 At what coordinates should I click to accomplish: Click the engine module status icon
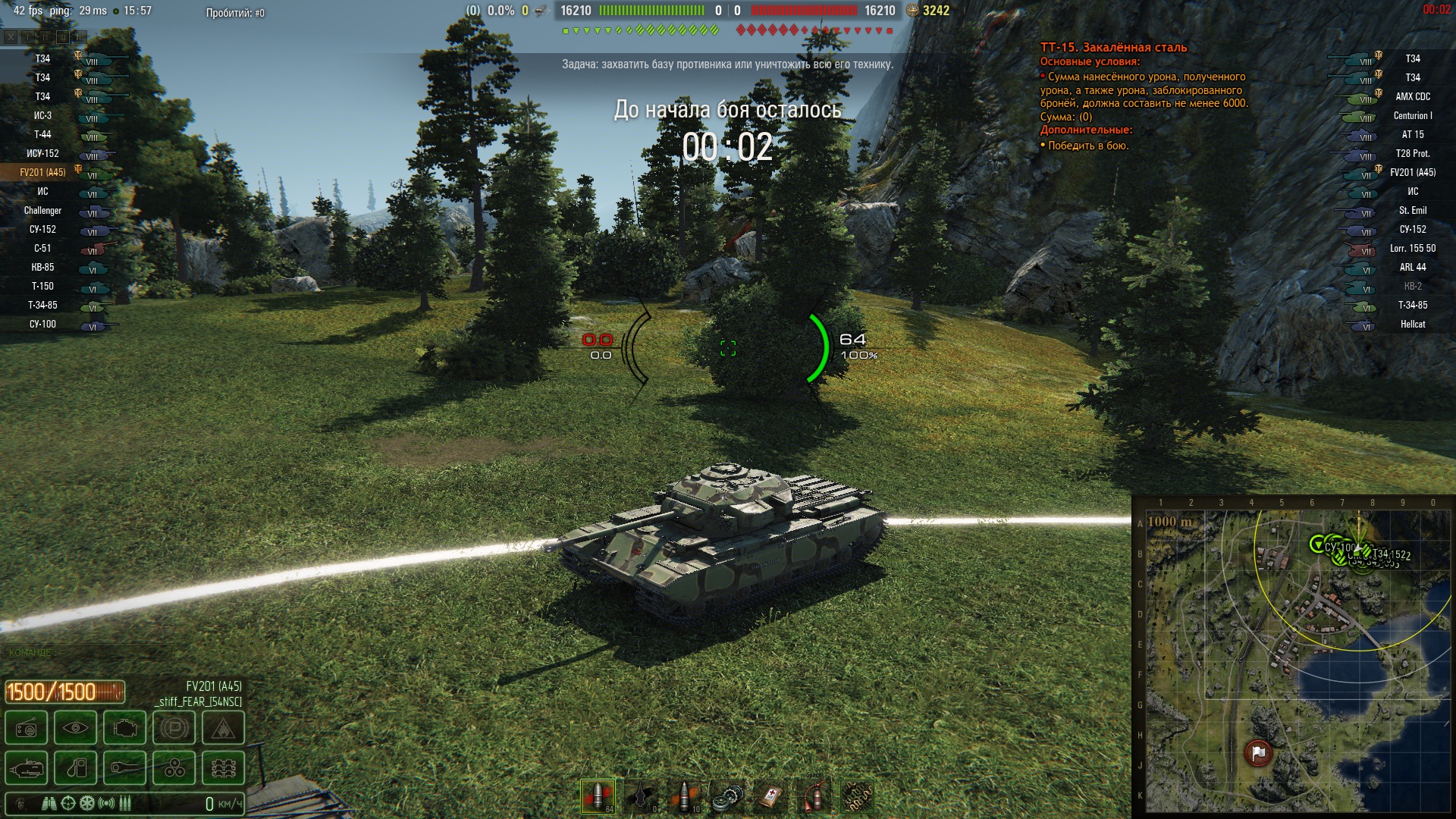point(125,730)
